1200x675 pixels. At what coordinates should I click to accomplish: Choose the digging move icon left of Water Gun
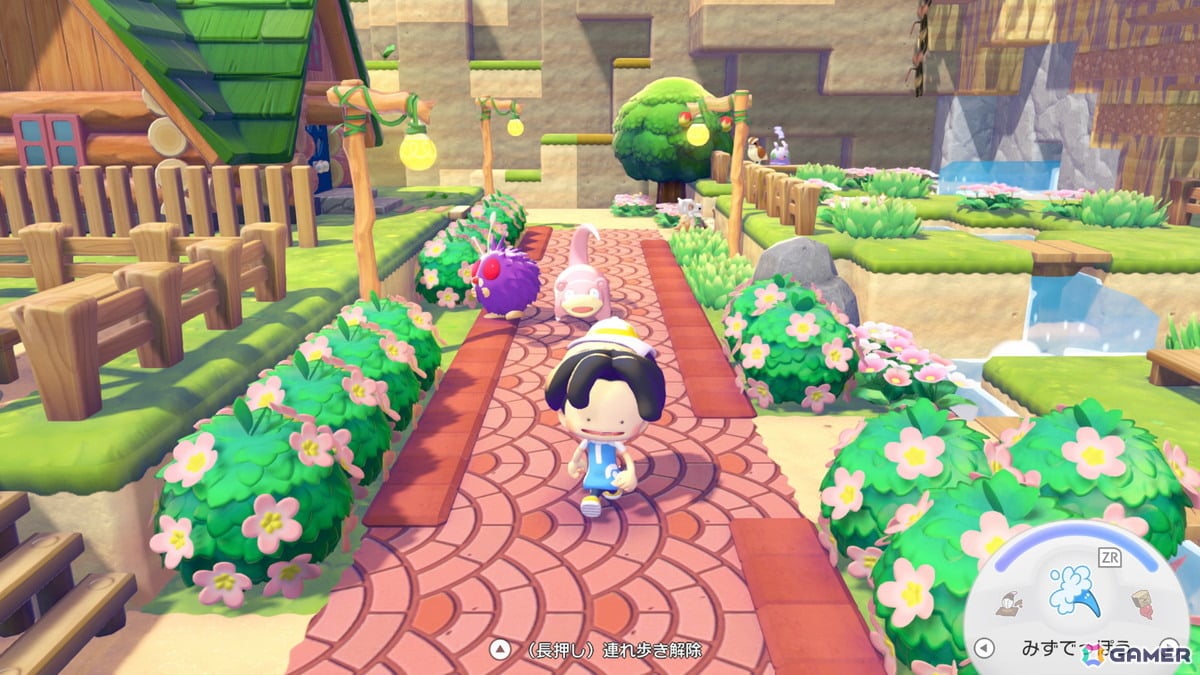[x=1008, y=603]
